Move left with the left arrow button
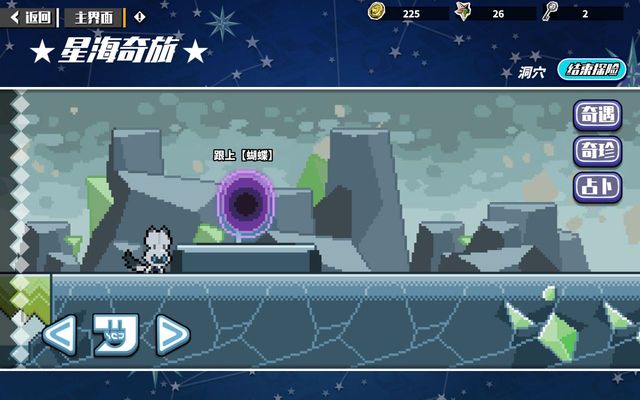The width and height of the screenshot is (640, 400). 59,335
